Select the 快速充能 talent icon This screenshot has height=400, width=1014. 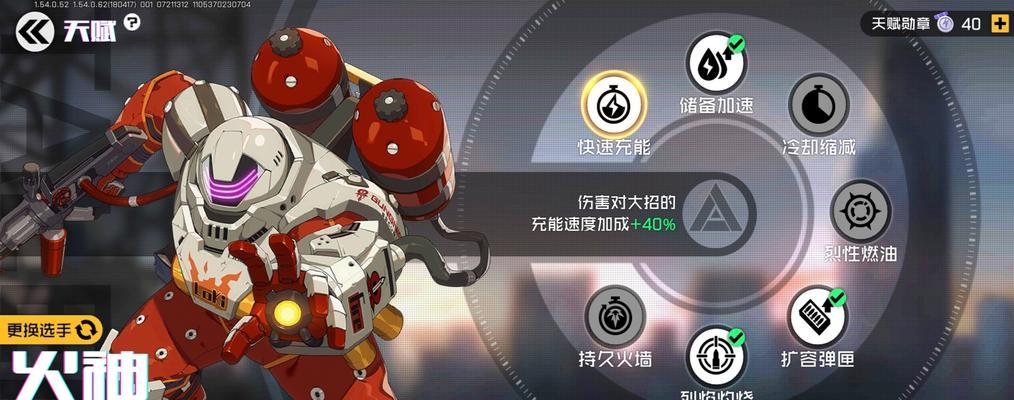pos(614,102)
